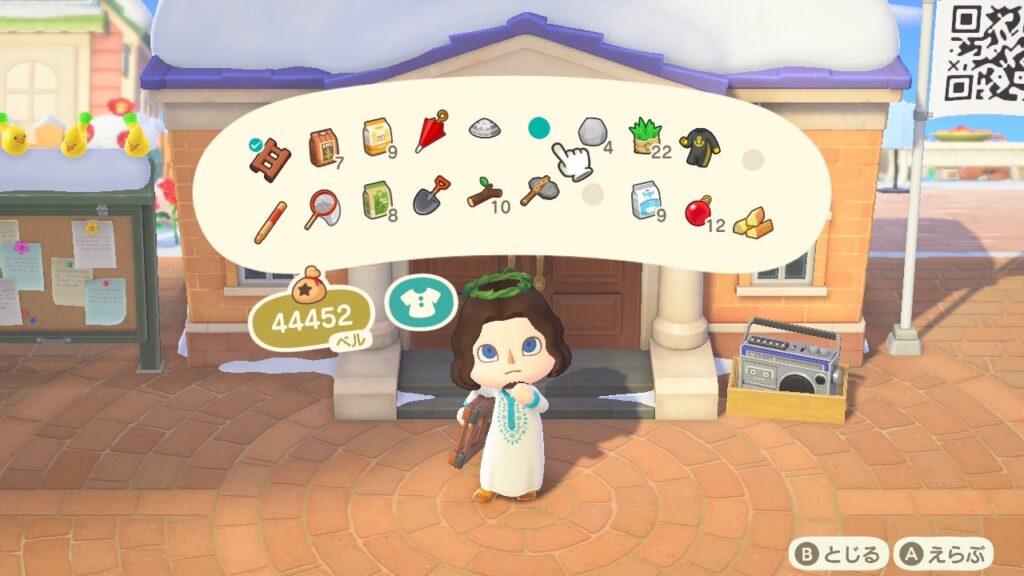Select the bug net

323,209
